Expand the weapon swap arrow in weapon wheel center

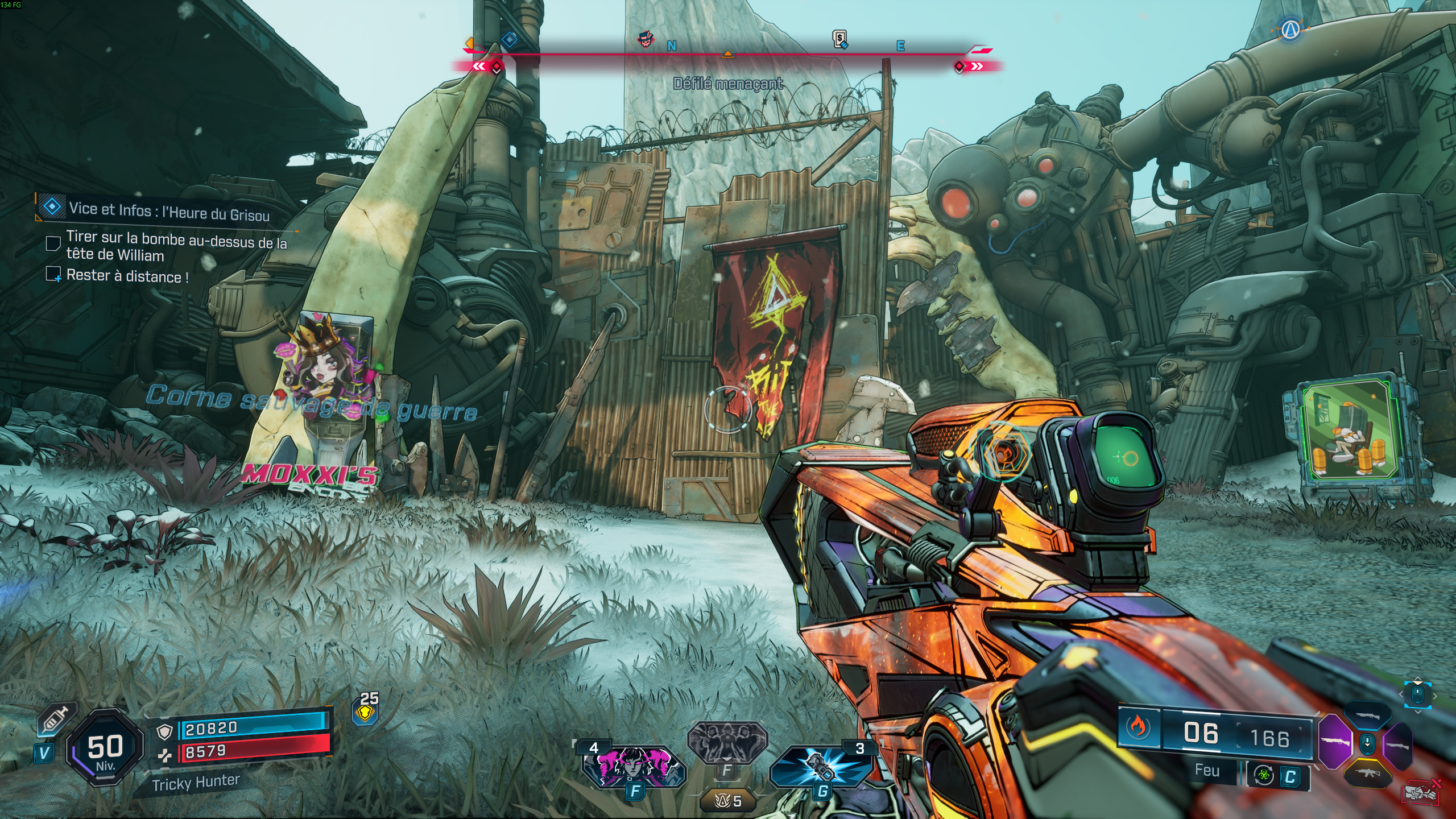(x=1367, y=744)
